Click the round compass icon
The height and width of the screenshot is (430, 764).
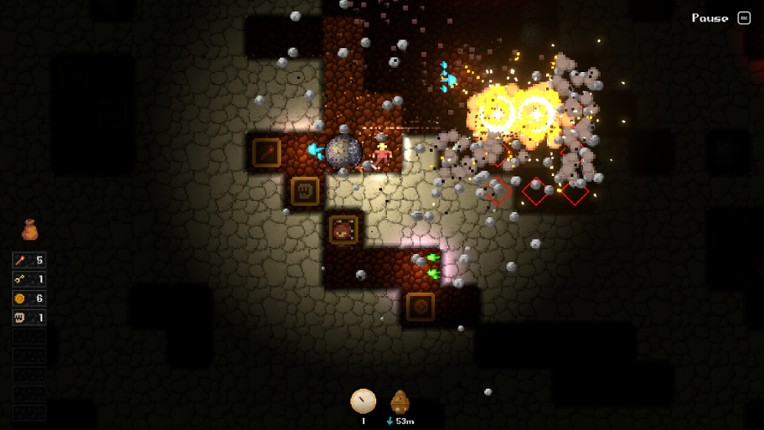tap(363, 401)
